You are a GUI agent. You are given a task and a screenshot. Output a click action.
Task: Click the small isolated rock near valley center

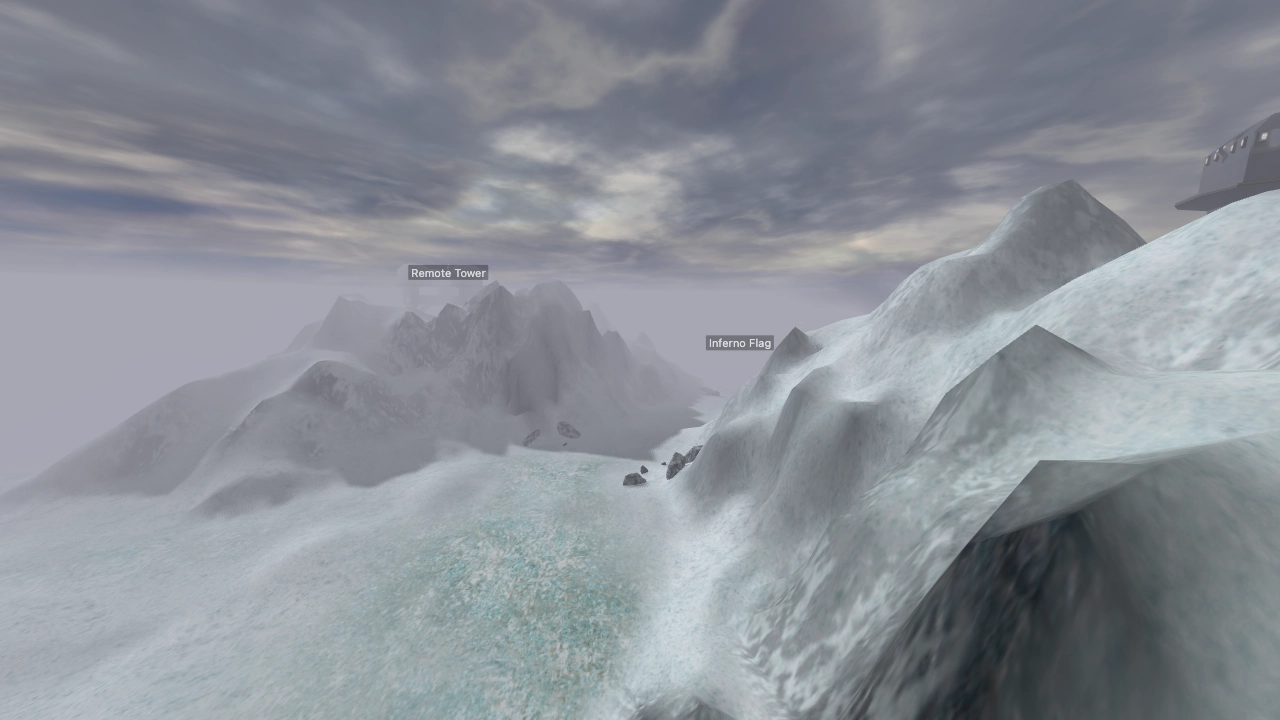coord(564,444)
